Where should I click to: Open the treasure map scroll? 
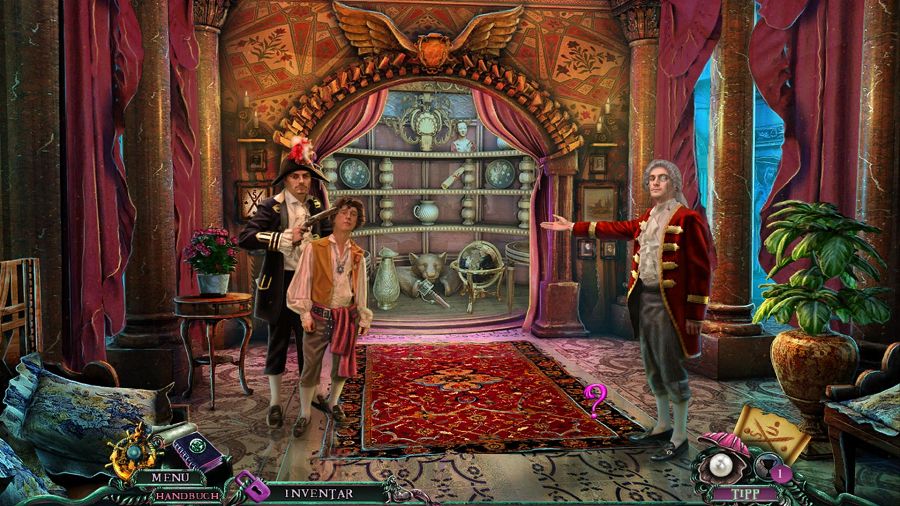click(x=772, y=431)
